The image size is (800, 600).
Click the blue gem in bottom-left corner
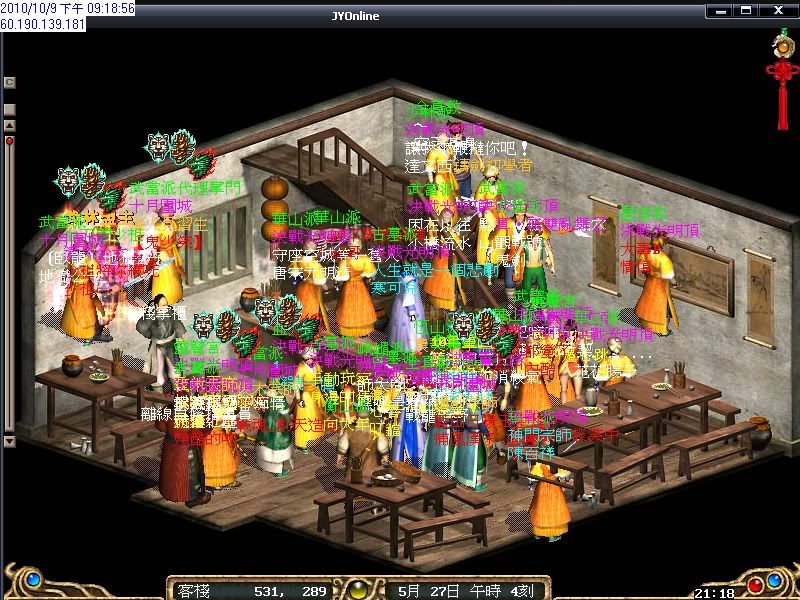click(x=33, y=579)
